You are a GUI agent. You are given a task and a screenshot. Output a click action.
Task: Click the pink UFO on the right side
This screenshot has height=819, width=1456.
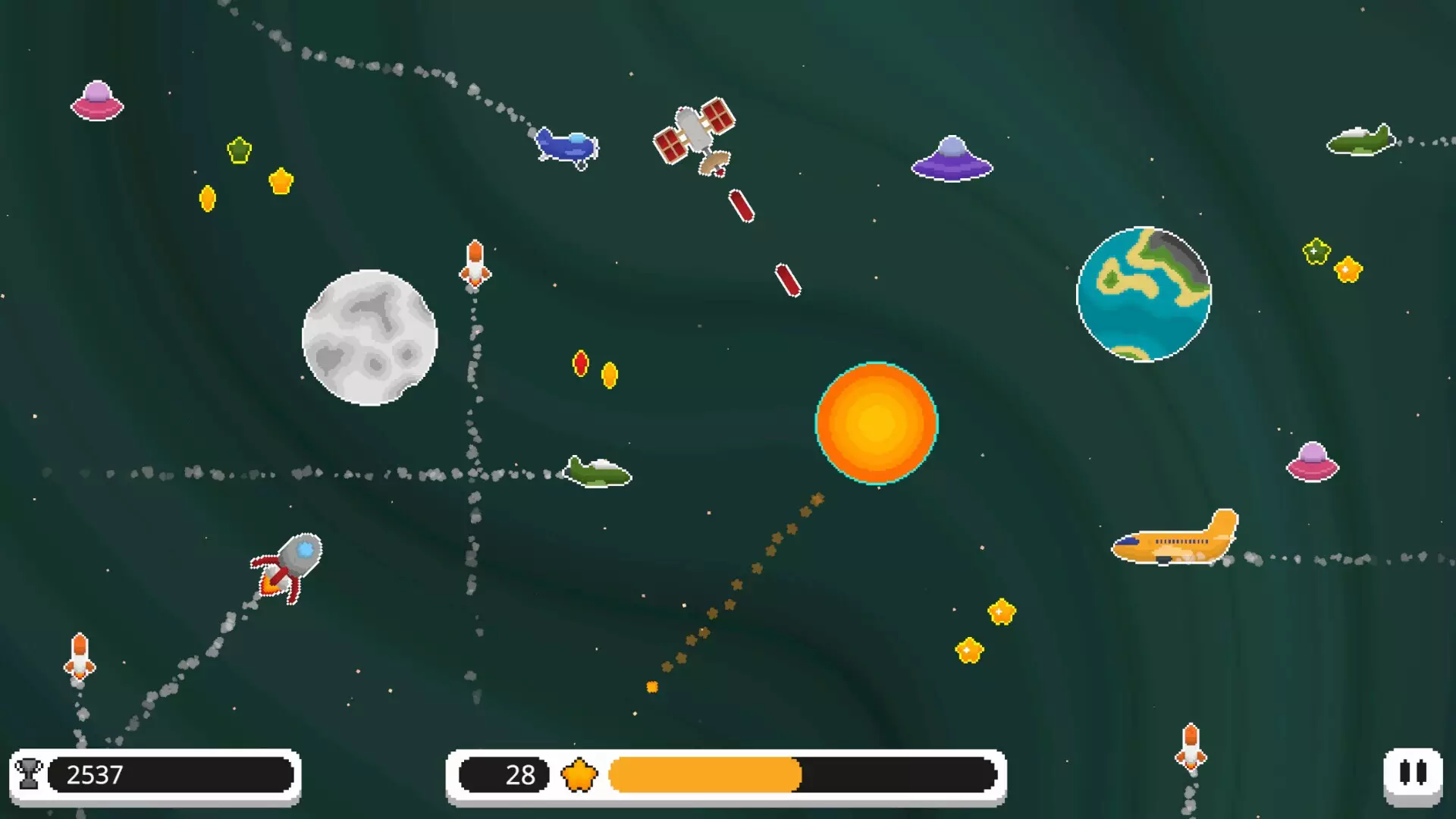[1311, 459]
